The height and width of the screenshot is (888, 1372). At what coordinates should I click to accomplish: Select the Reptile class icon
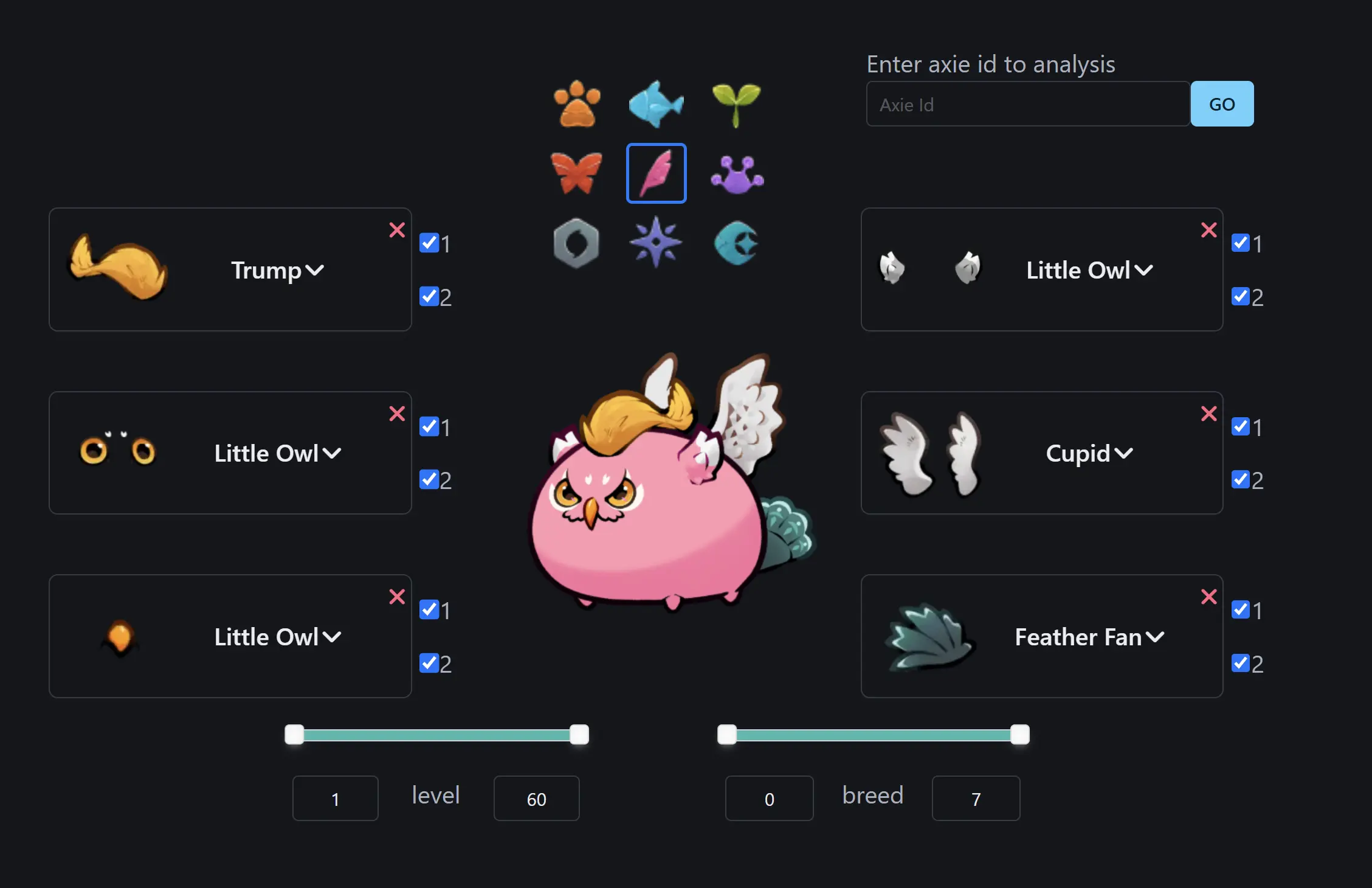pos(736,173)
